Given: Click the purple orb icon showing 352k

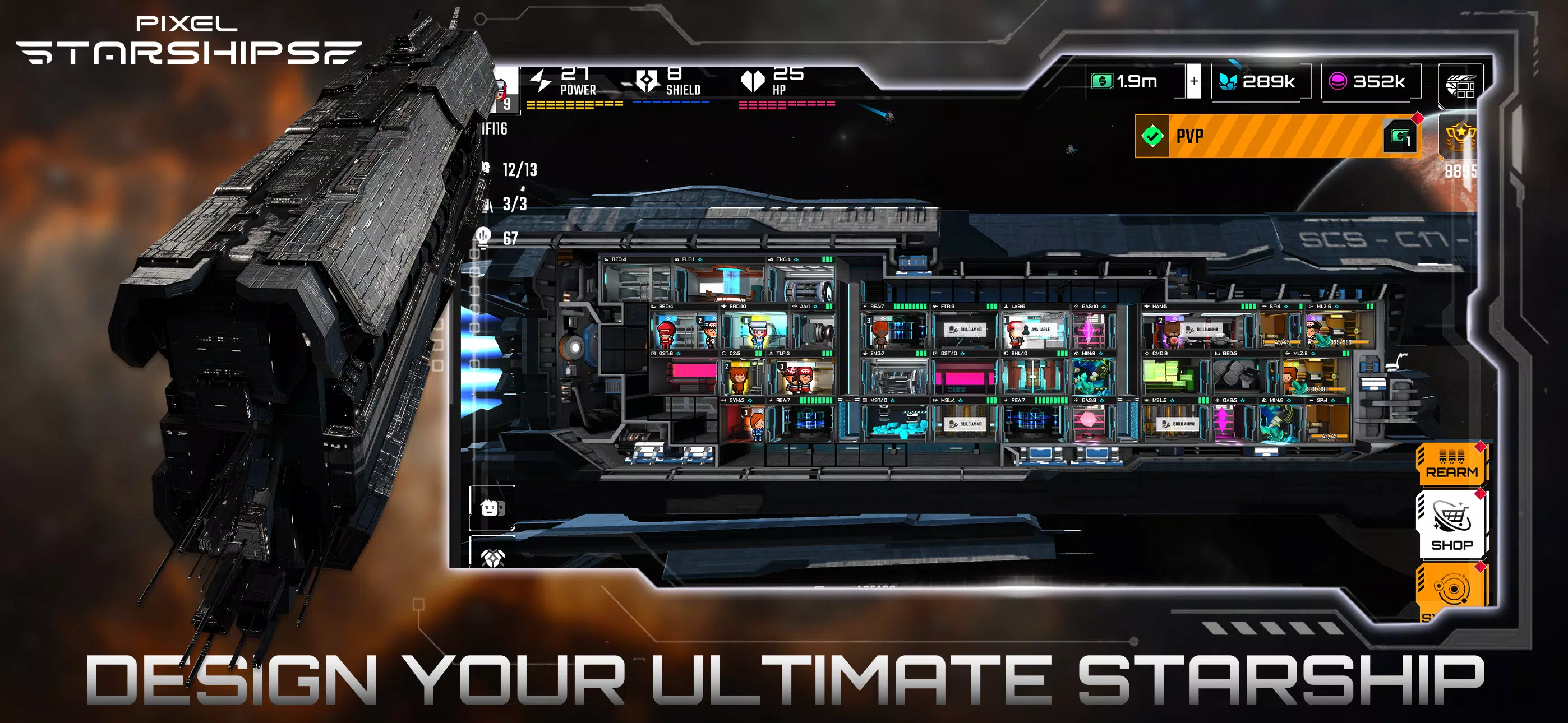Looking at the screenshot, I should point(1338,81).
